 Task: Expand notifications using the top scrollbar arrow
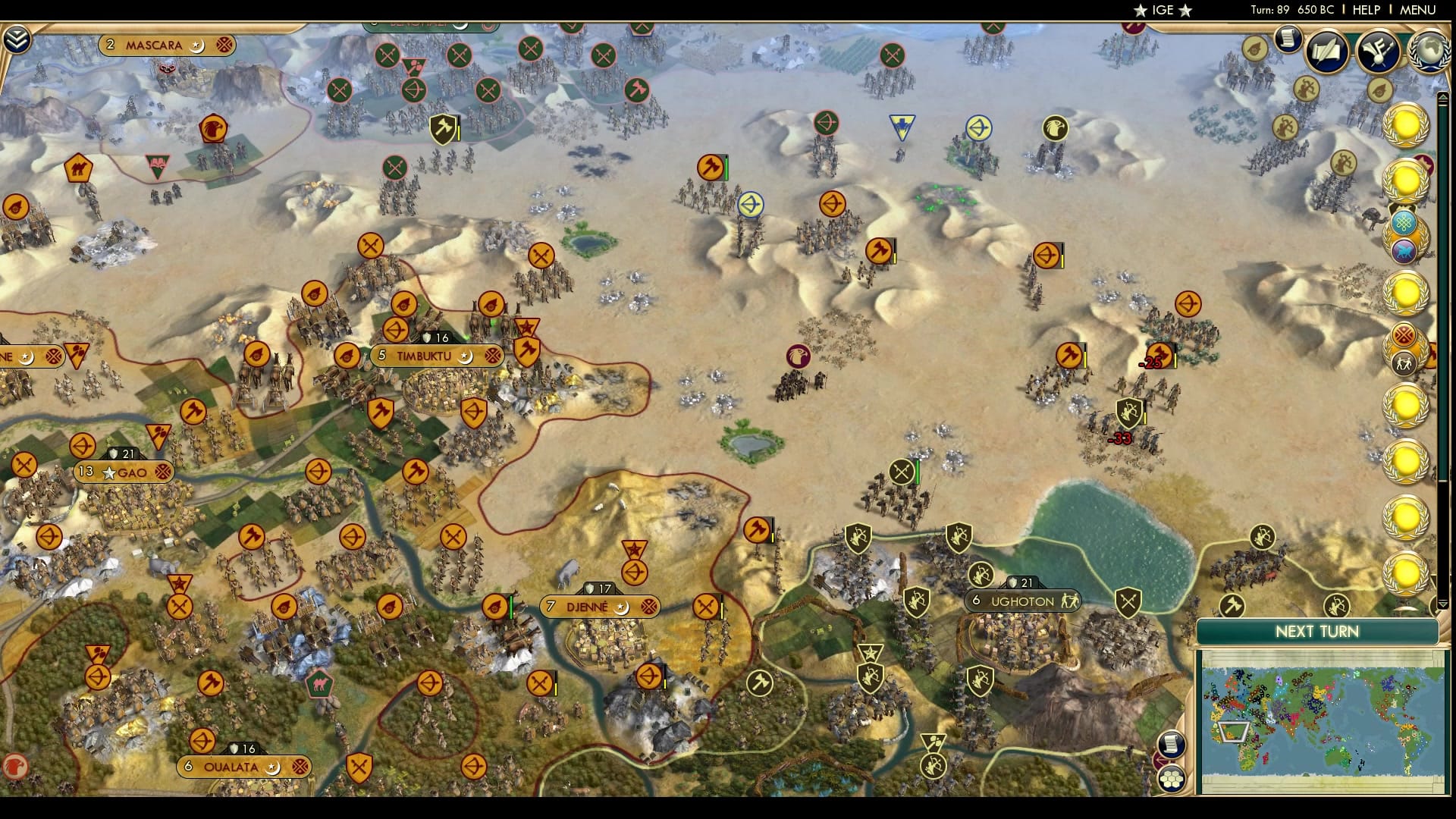(1443, 99)
